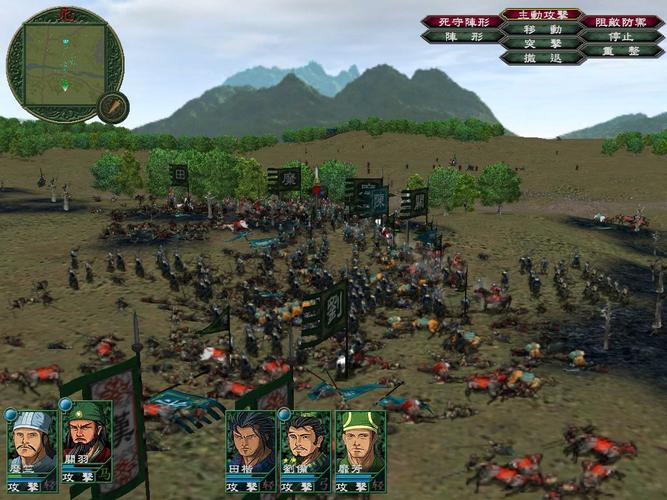Screen dimensions: 667x500
Task: Select general 關羽's portrait
Action: click(87, 442)
